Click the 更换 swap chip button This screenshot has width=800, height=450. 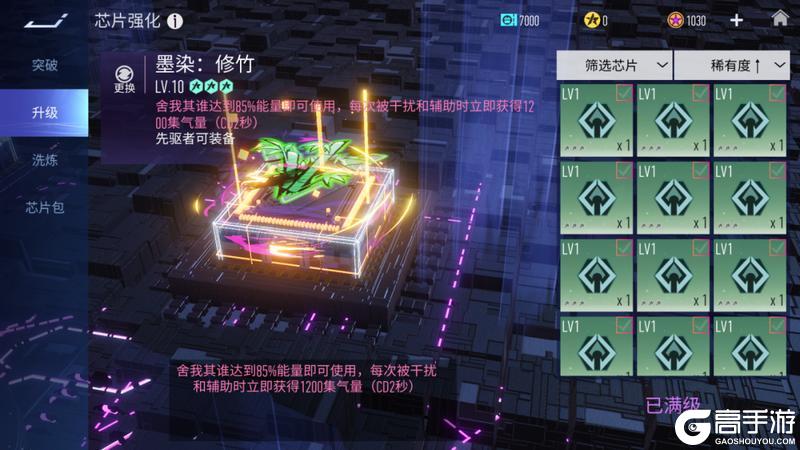click(124, 78)
